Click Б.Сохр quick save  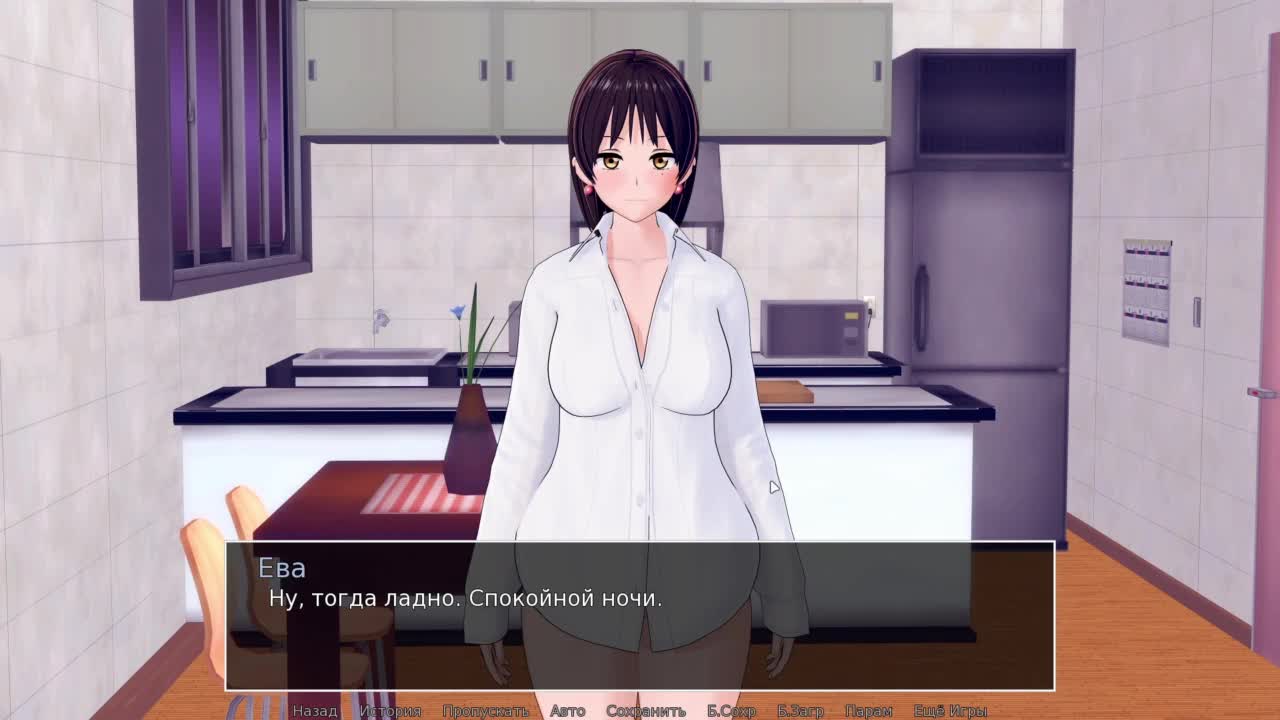[x=731, y=711]
